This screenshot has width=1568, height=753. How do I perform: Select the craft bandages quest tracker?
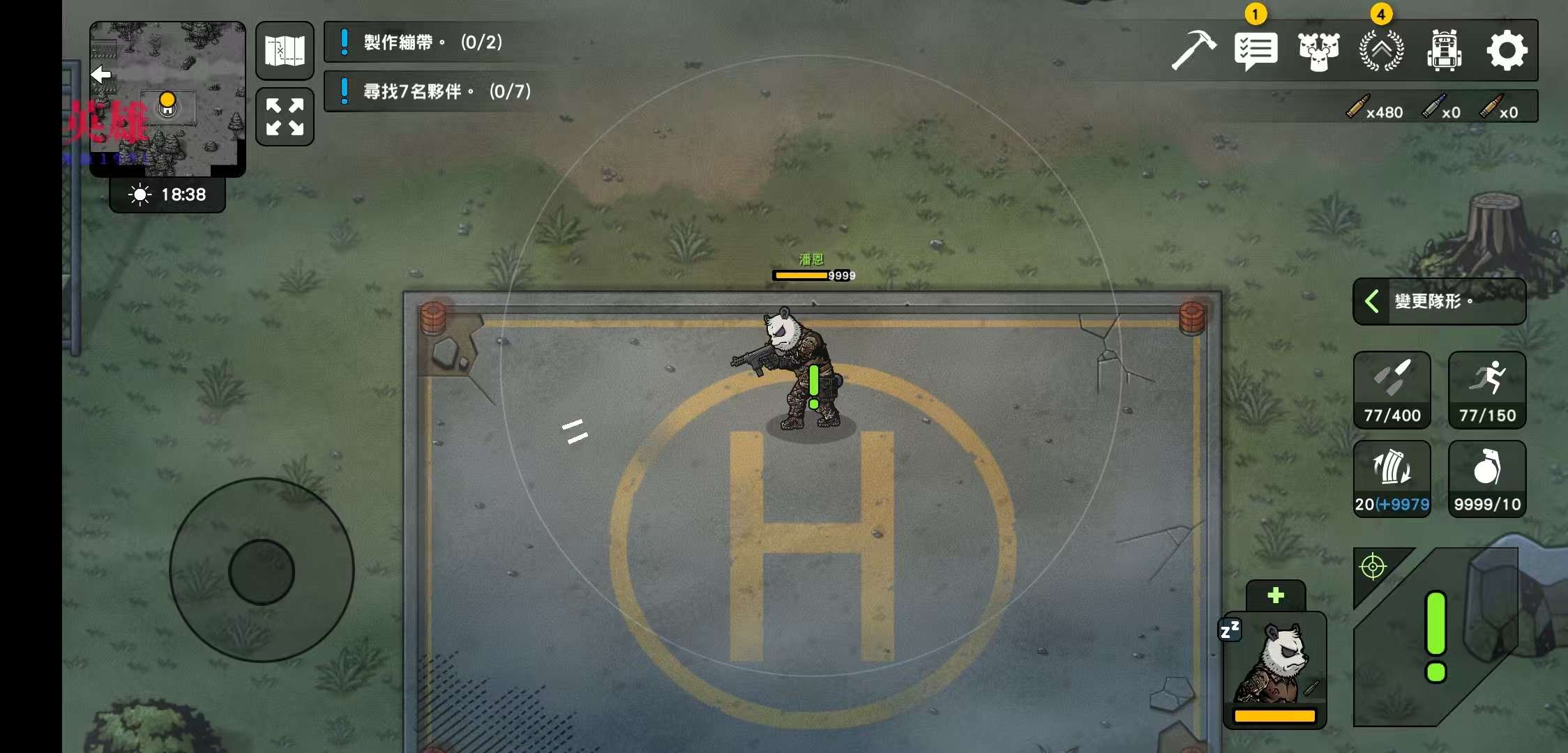tap(432, 43)
